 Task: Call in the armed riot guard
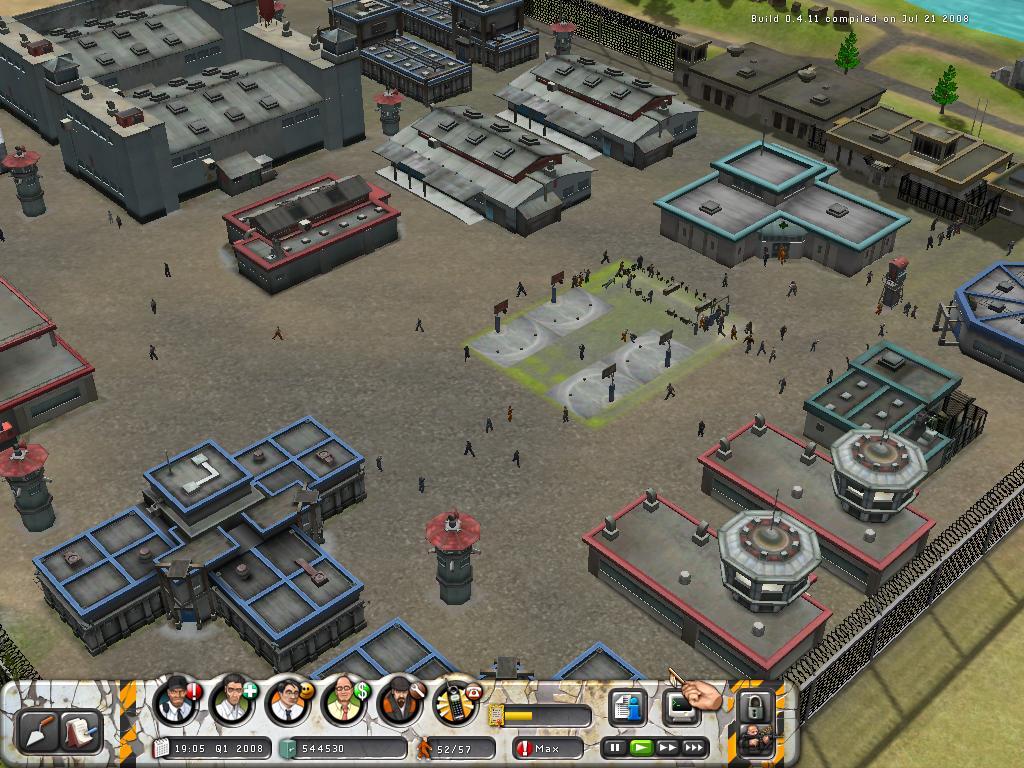tap(755, 741)
